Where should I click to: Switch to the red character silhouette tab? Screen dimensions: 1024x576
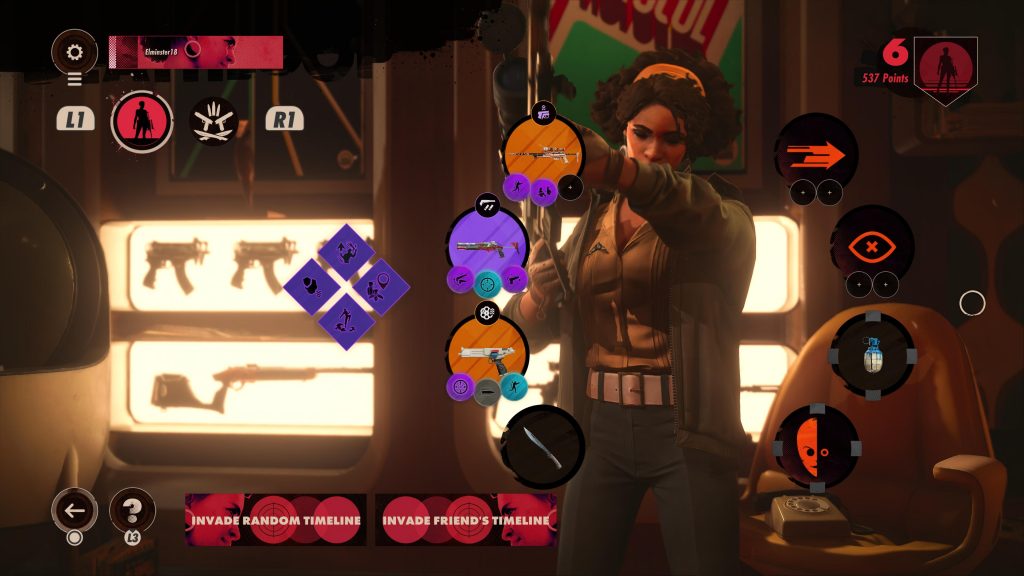coord(141,121)
